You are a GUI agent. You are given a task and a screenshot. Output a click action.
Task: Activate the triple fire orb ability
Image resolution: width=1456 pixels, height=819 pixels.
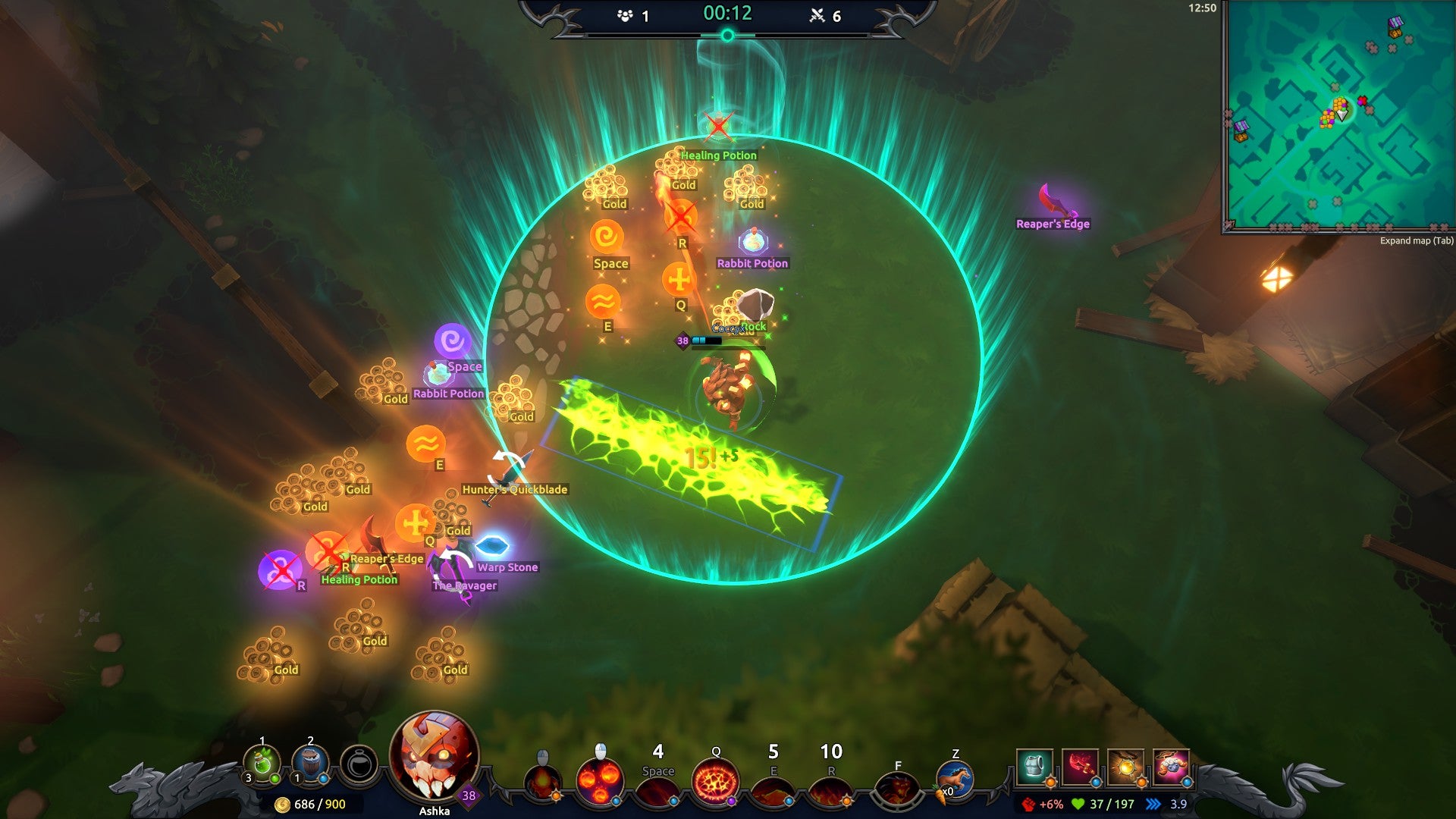[x=600, y=781]
